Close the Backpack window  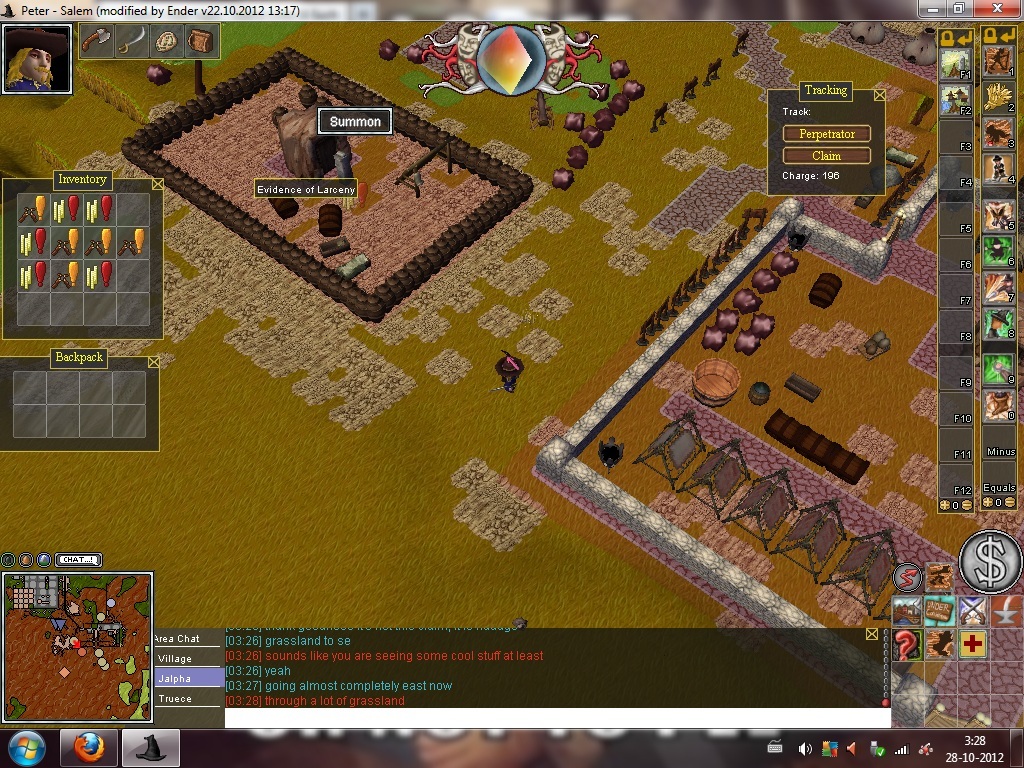coord(153,362)
